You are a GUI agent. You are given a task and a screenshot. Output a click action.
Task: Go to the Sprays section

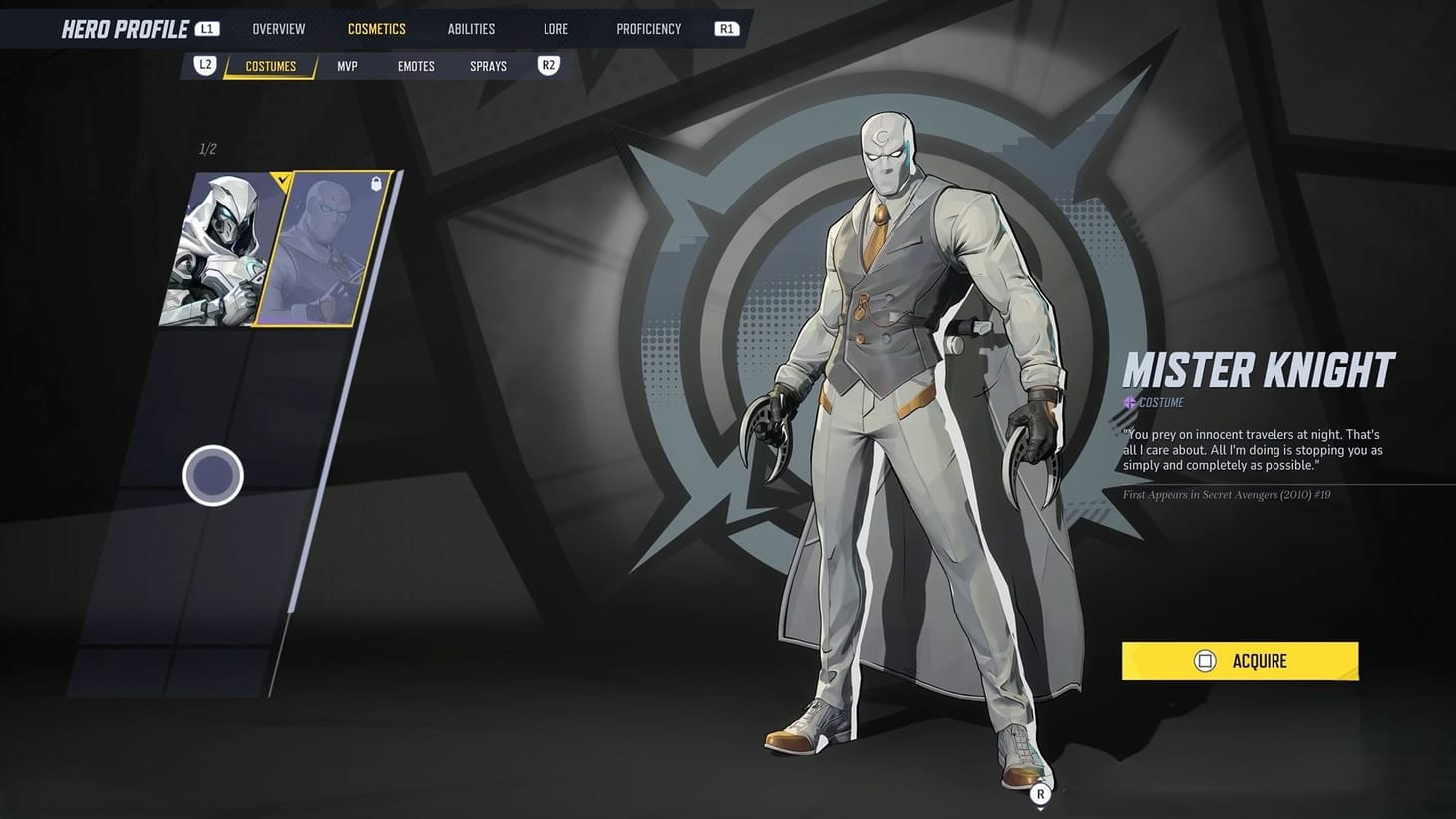(x=488, y=65)
